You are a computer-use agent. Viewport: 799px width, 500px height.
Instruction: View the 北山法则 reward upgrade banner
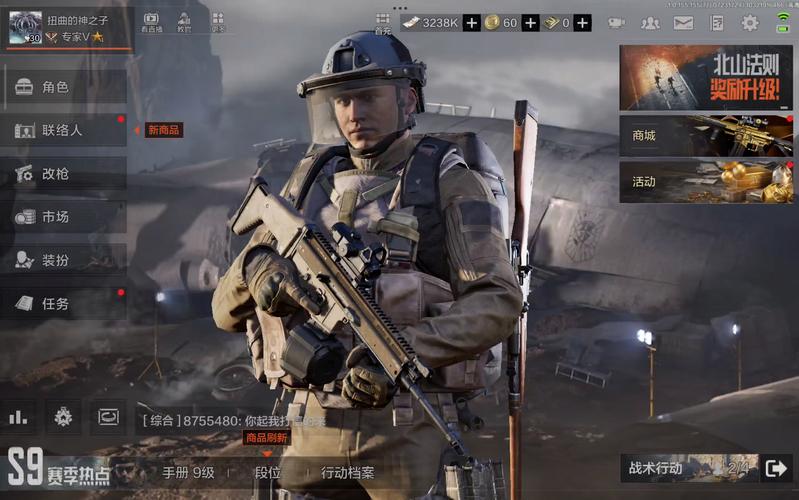coord(705,77)
